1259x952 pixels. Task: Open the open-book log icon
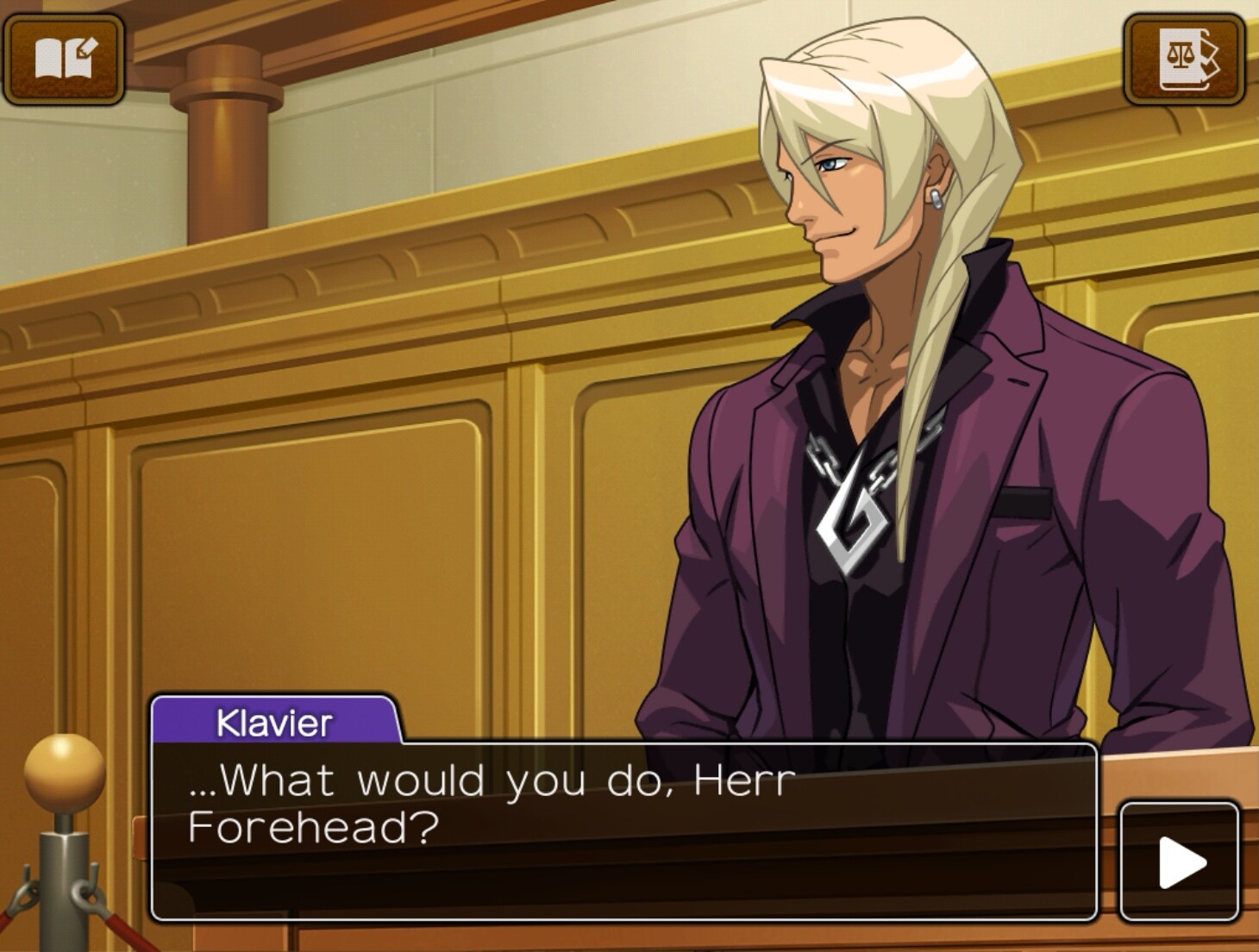click(x=64, y=59)
